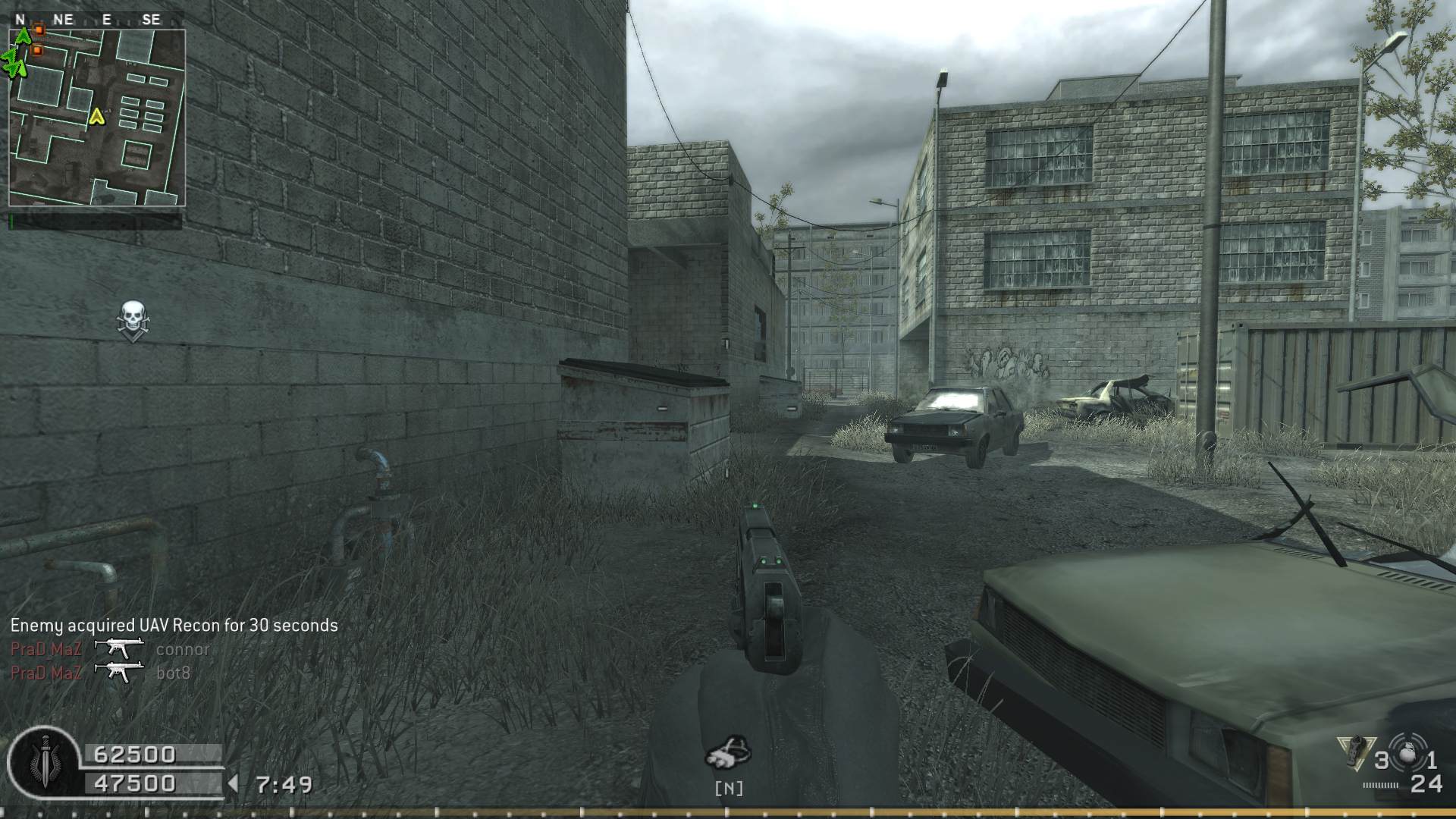Click the kill feed row for connor
This screenshot has height=819, width=1456.
110,649
